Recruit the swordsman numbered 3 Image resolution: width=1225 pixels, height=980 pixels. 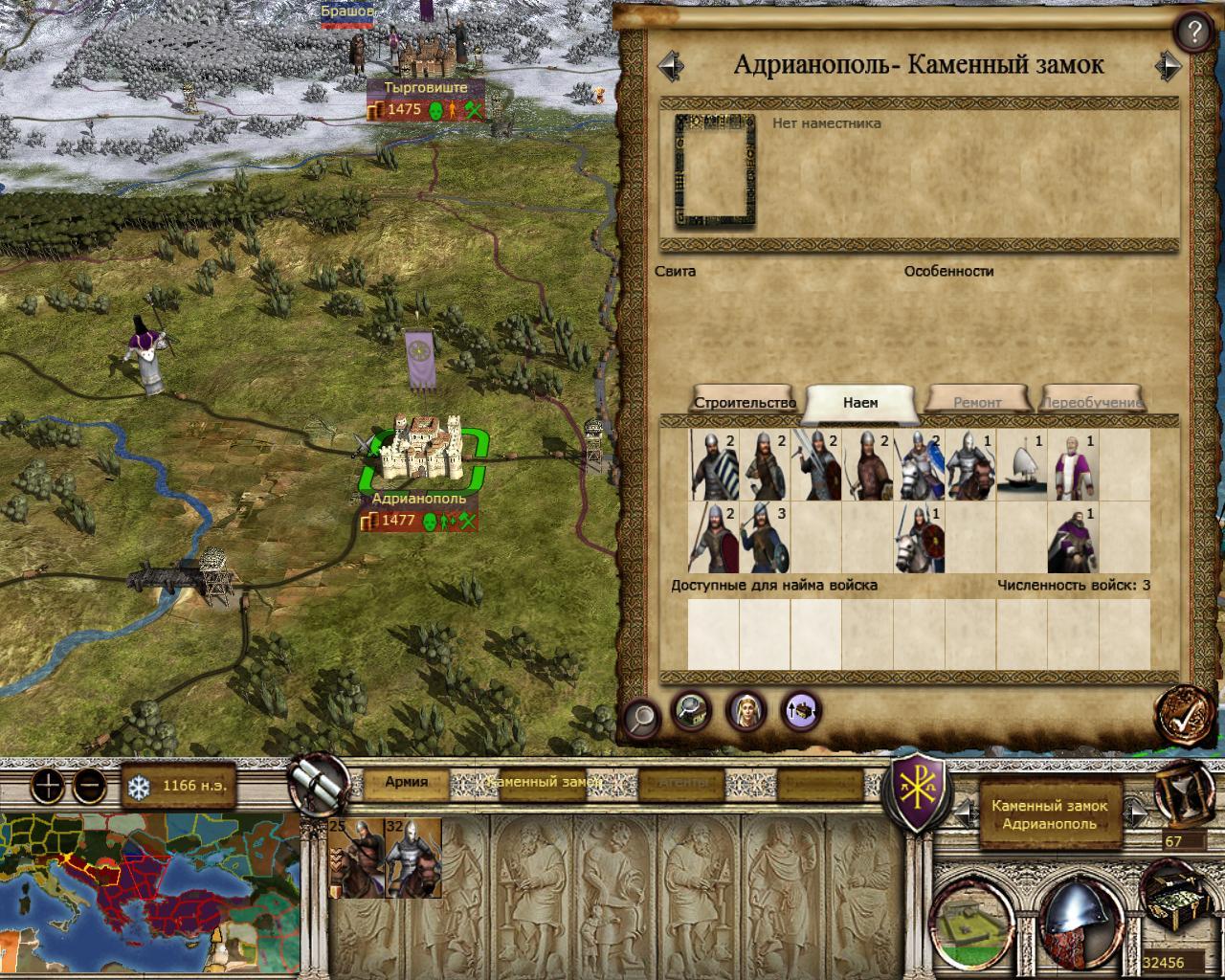click(765, 539)
